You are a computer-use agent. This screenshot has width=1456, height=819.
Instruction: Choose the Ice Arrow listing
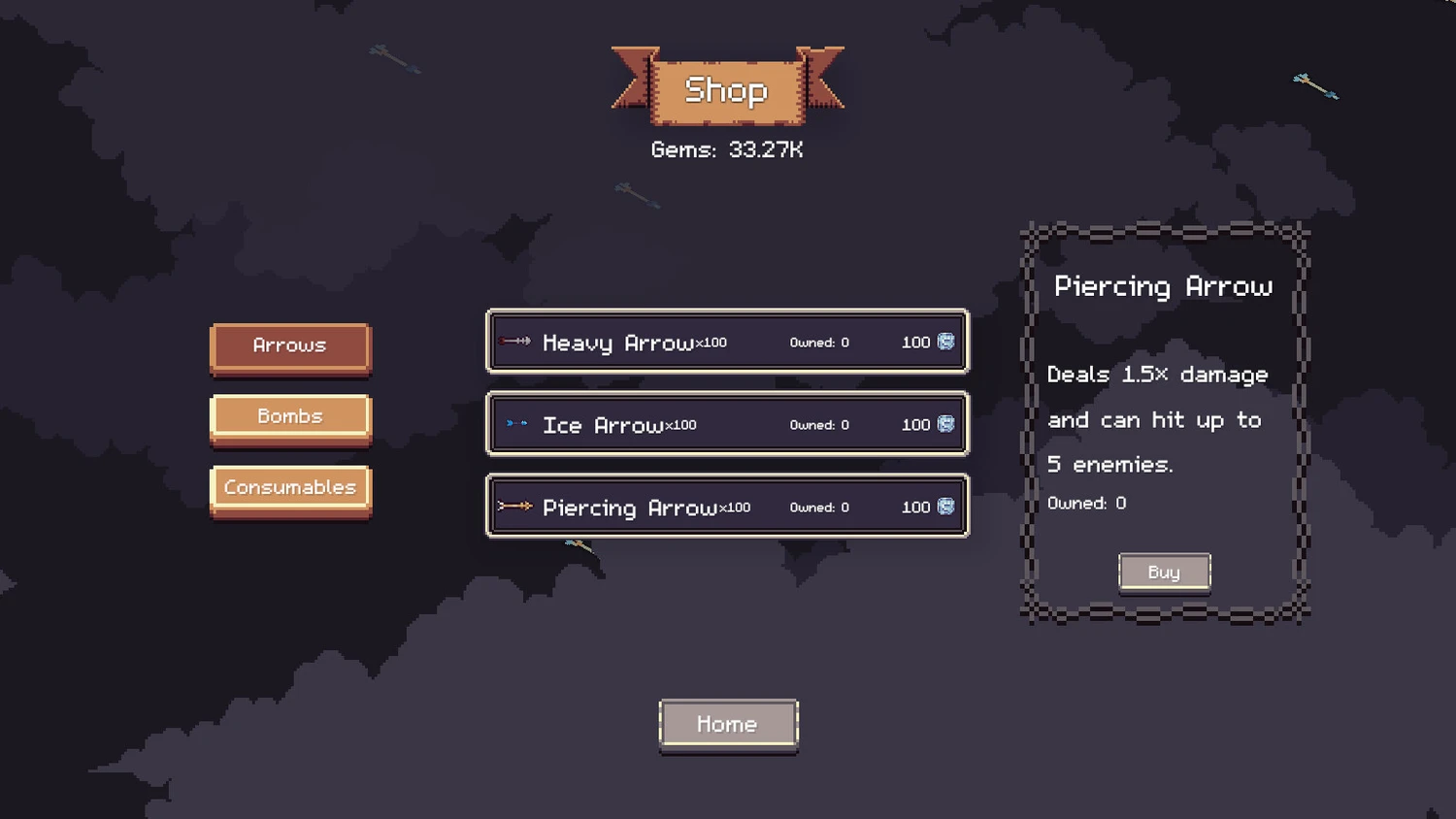pyautogui.click(x=727, y=424)
